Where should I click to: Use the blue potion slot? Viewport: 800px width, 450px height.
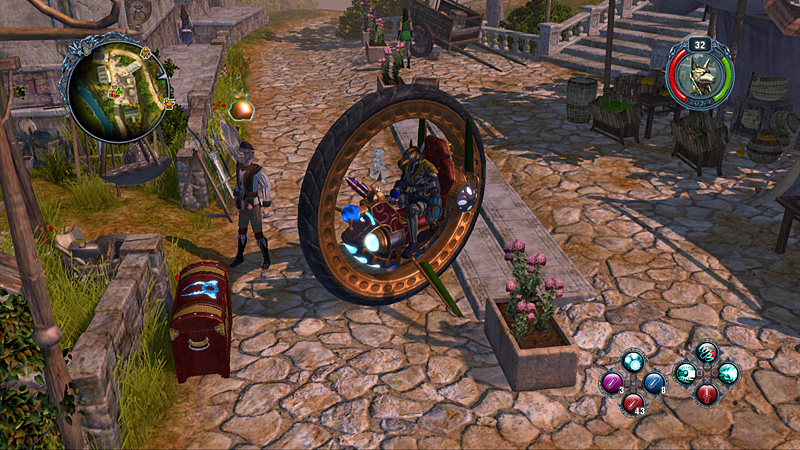[653, 382]
